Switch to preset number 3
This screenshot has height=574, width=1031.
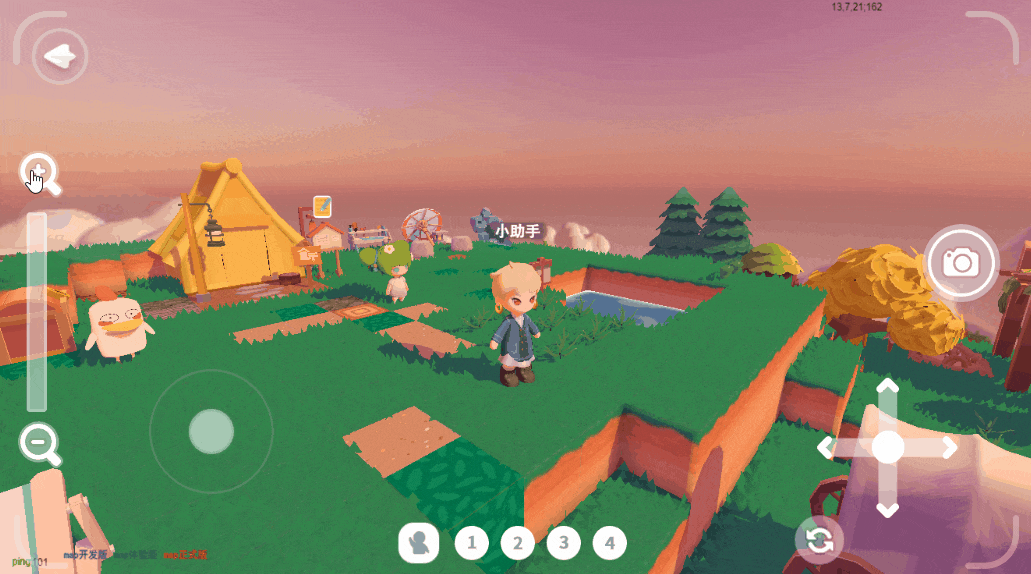point(564,543)
